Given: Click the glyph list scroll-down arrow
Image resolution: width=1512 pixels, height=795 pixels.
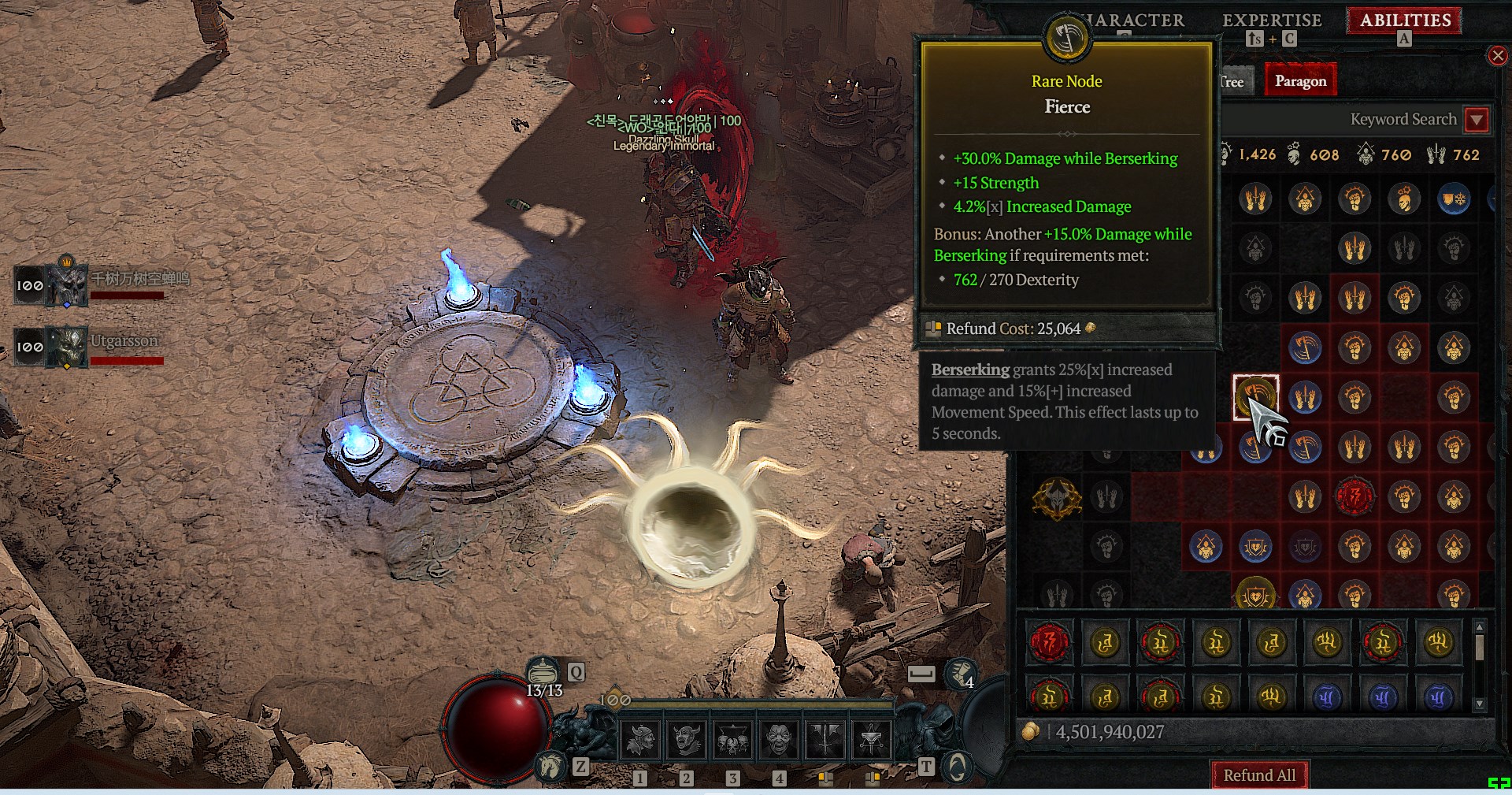Looking at the screenshot, I should coord(1480,704).
